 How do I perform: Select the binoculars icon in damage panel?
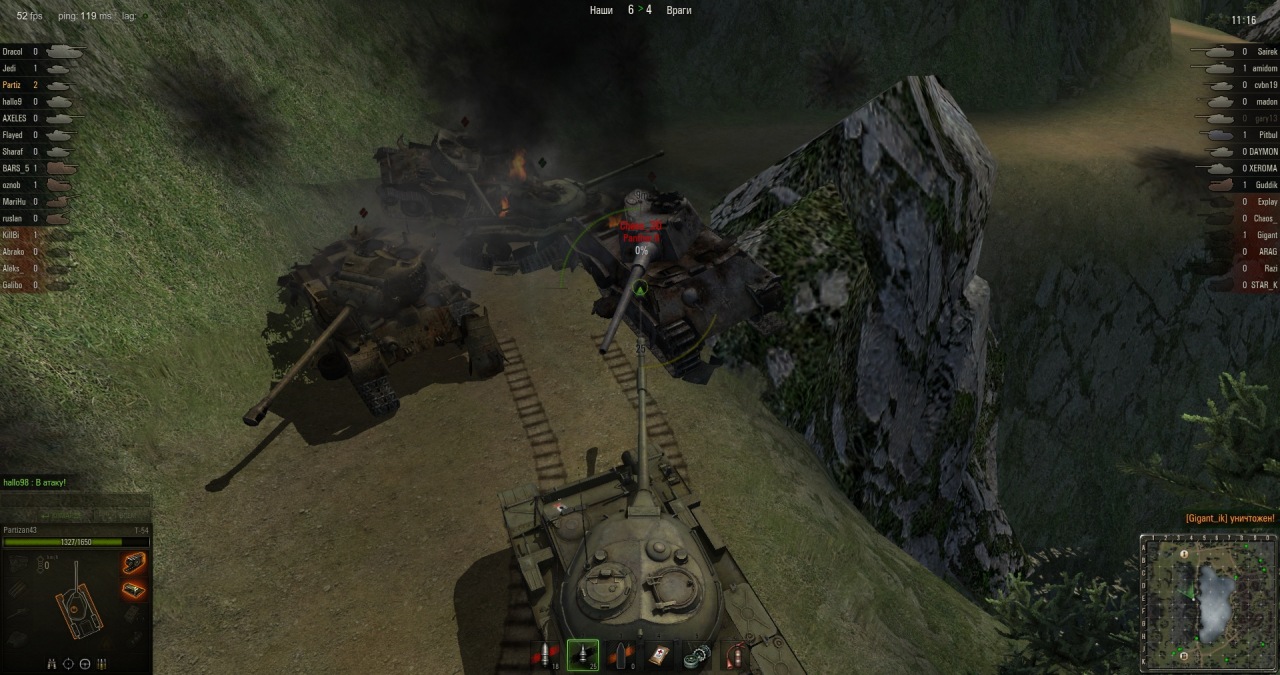coord(52,663)
